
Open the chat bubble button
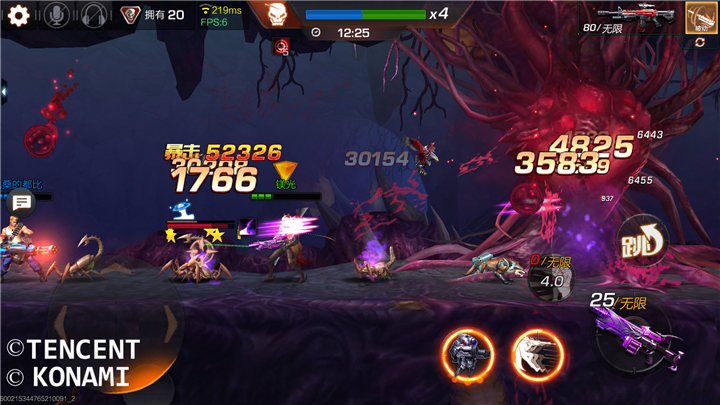pyautogui.click(x=22, y=203)
